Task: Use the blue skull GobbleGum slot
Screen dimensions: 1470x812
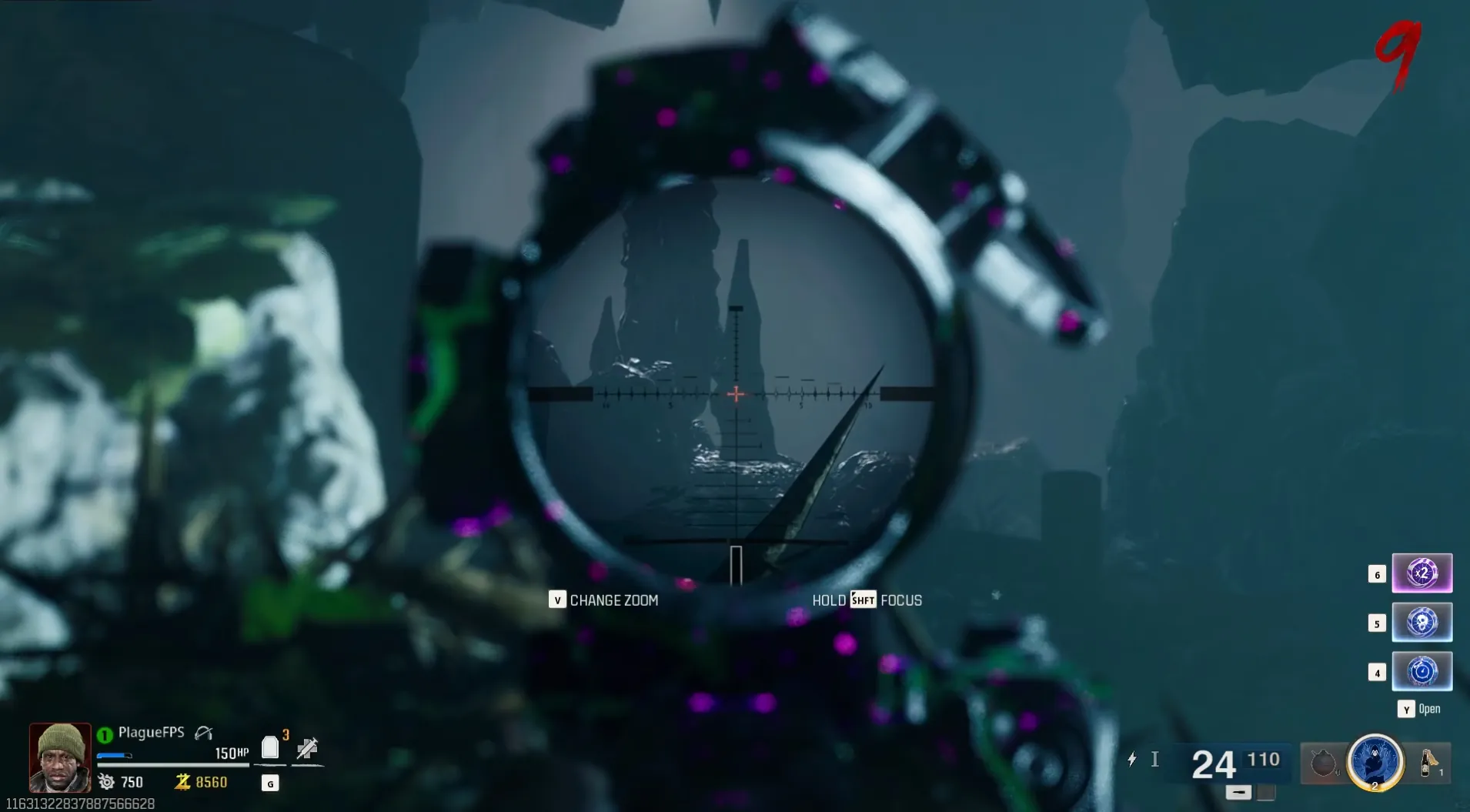Action: pos(1422,622)
